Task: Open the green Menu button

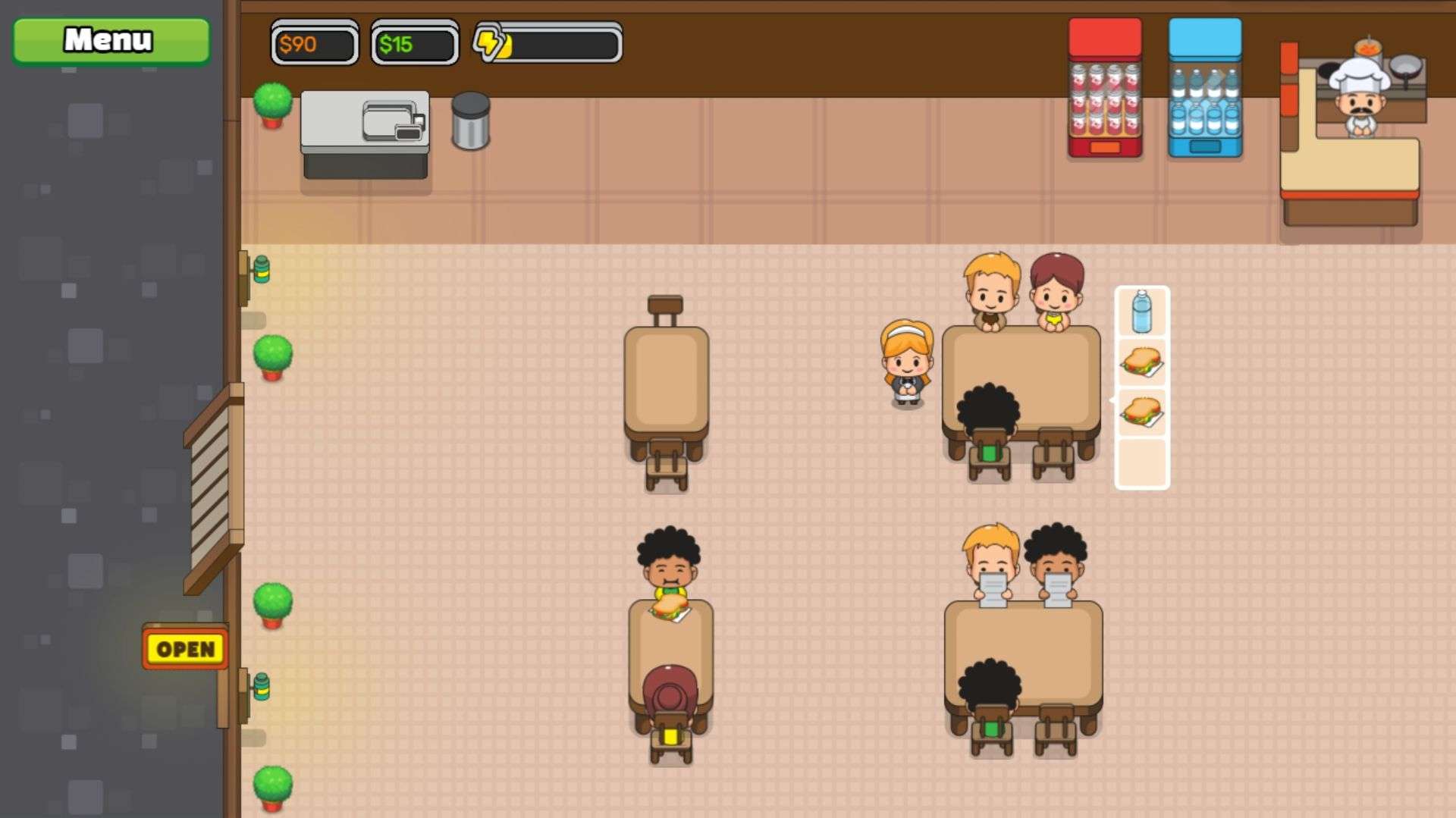Action: coord(111,40)
